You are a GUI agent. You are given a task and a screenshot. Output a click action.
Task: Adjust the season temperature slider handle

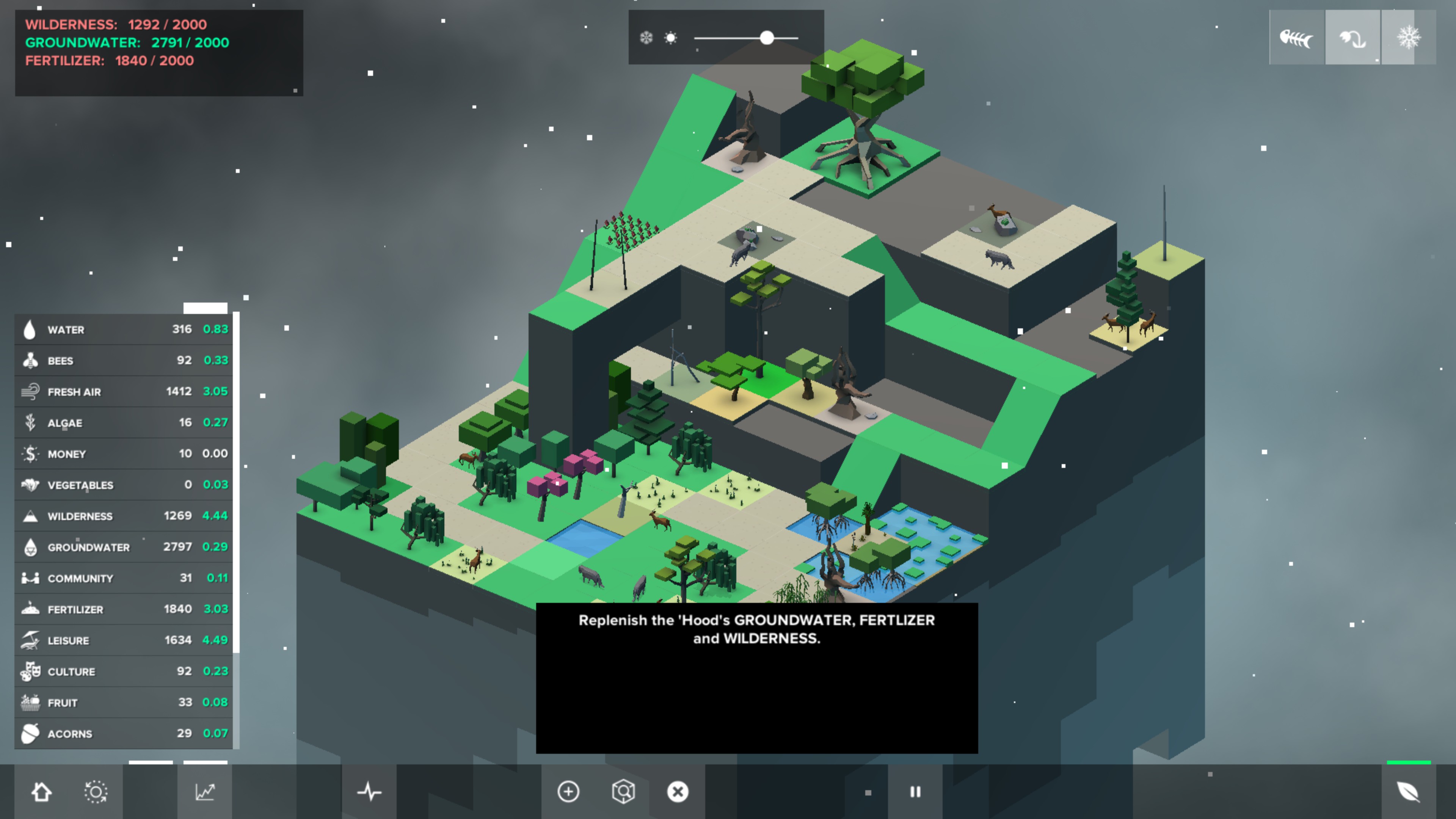pos(766,38)
